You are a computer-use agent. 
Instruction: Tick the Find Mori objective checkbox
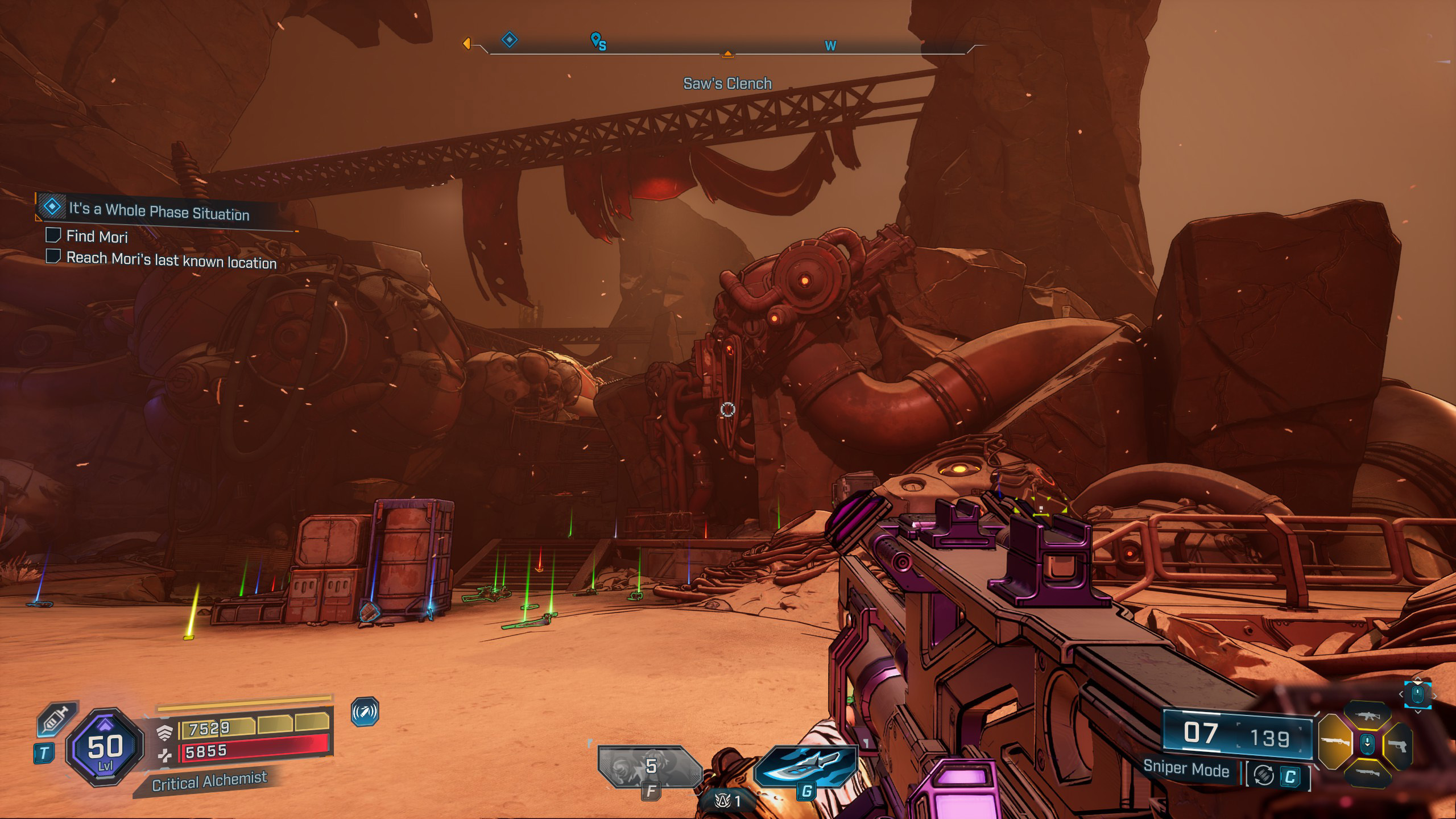coord(53,235)
